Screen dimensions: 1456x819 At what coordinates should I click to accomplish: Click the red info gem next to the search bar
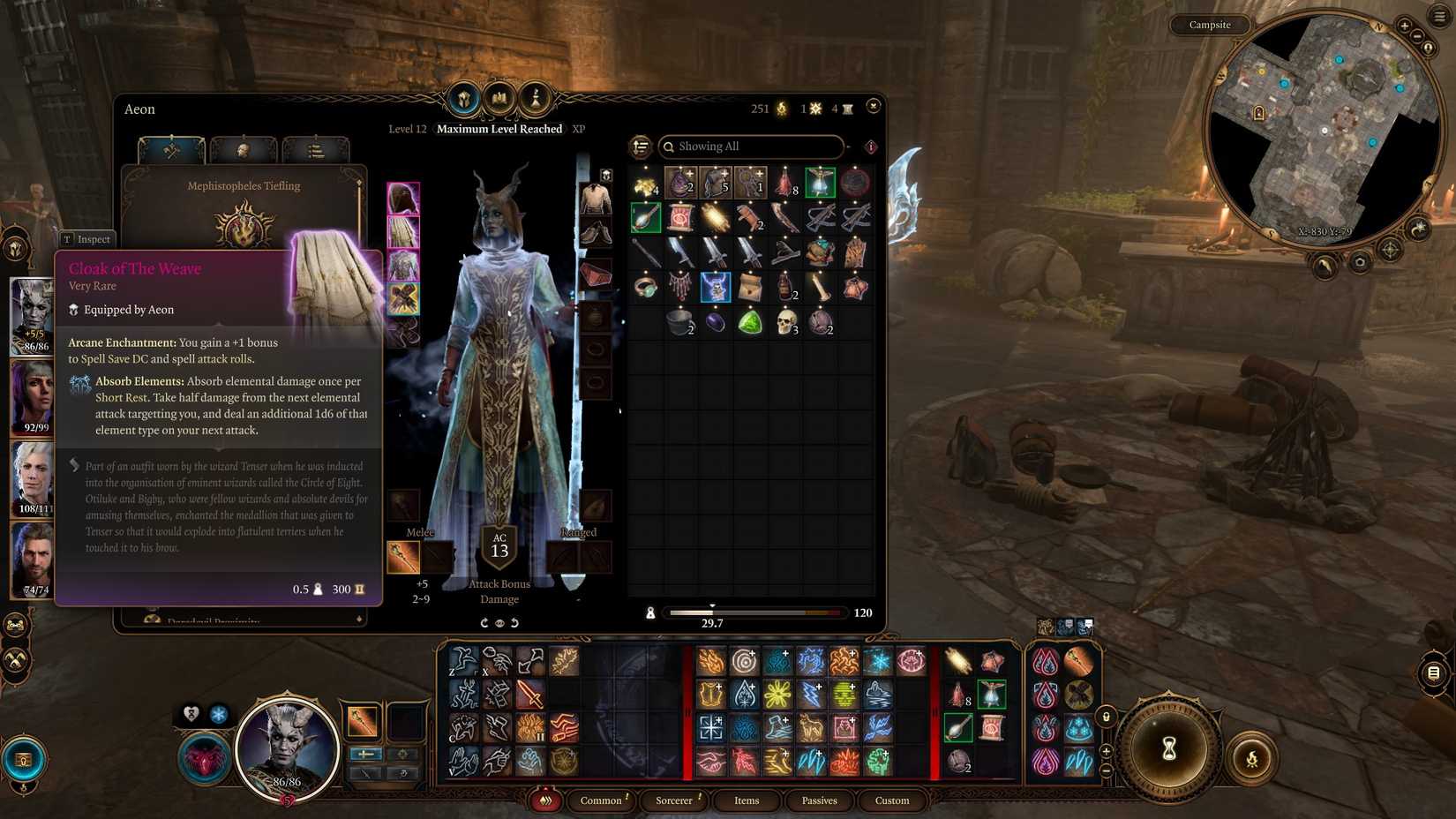869,147
